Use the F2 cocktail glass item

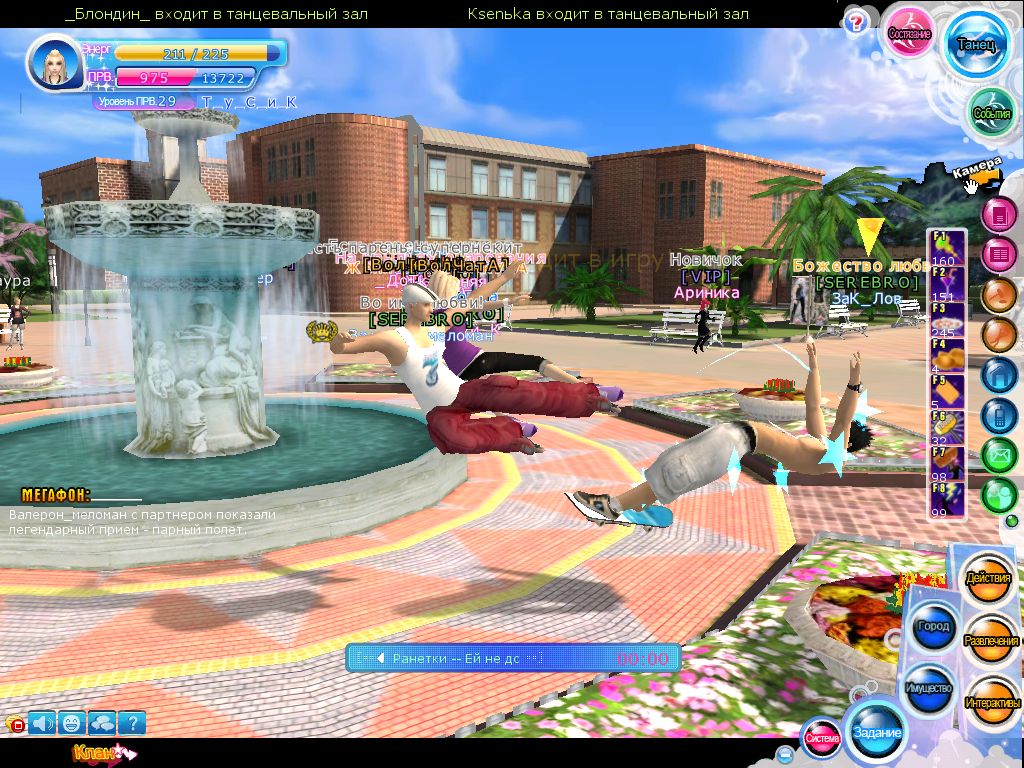tap(946, 283)
